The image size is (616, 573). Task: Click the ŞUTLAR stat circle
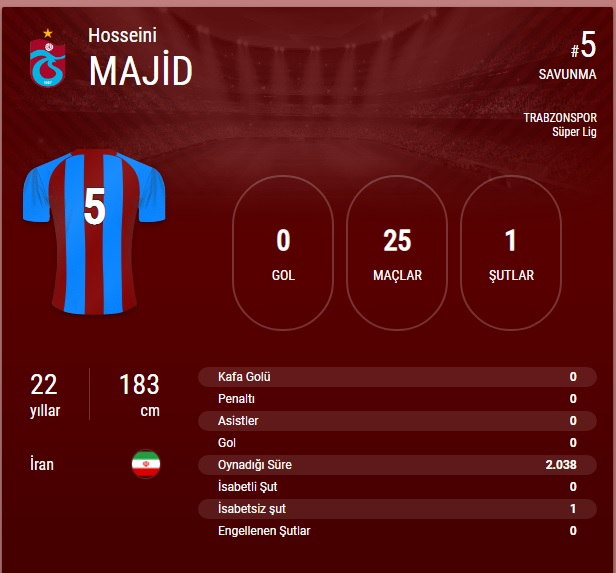[511, 253]
